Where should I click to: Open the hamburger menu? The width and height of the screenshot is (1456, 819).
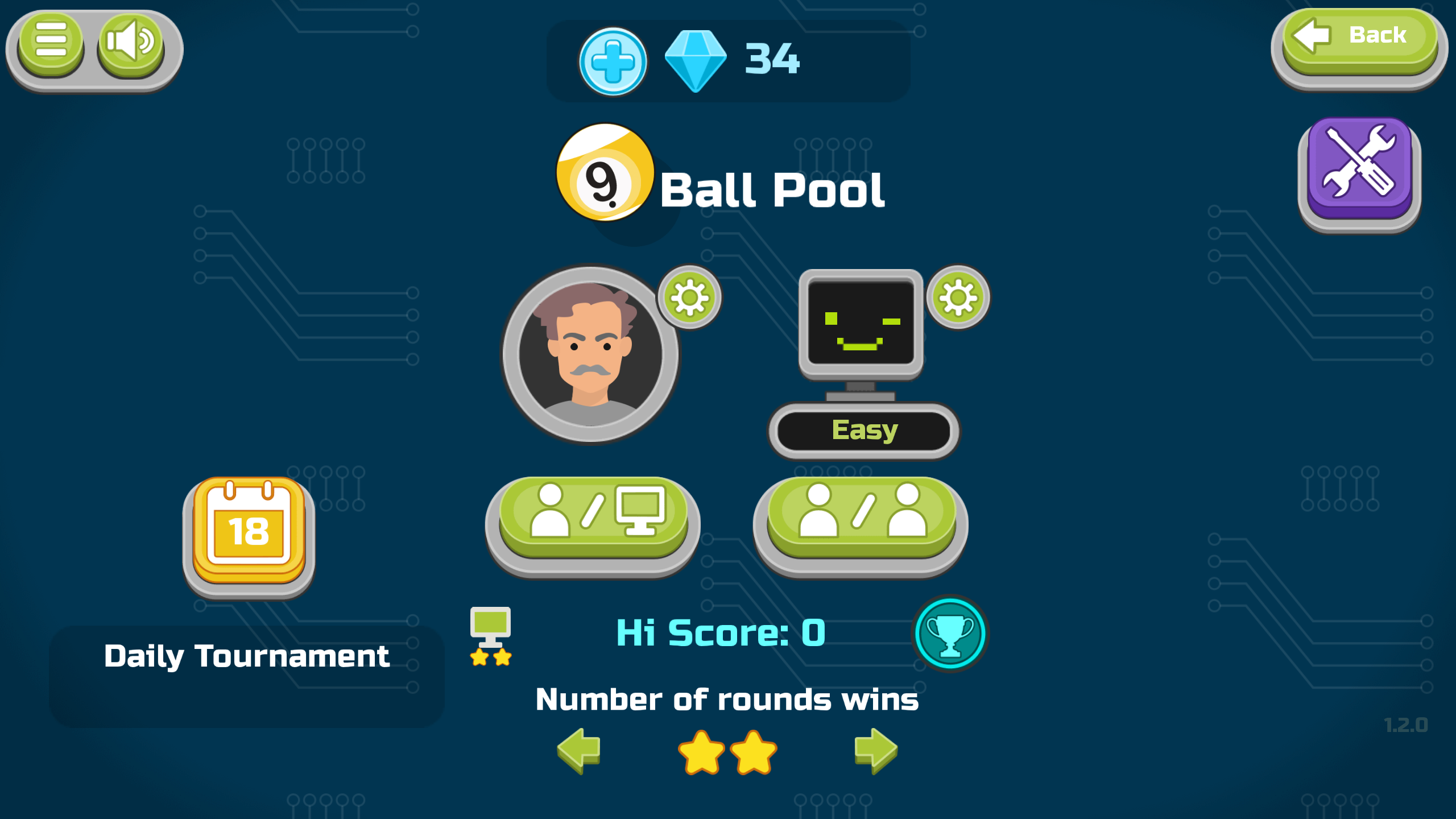tap(50, 45)
